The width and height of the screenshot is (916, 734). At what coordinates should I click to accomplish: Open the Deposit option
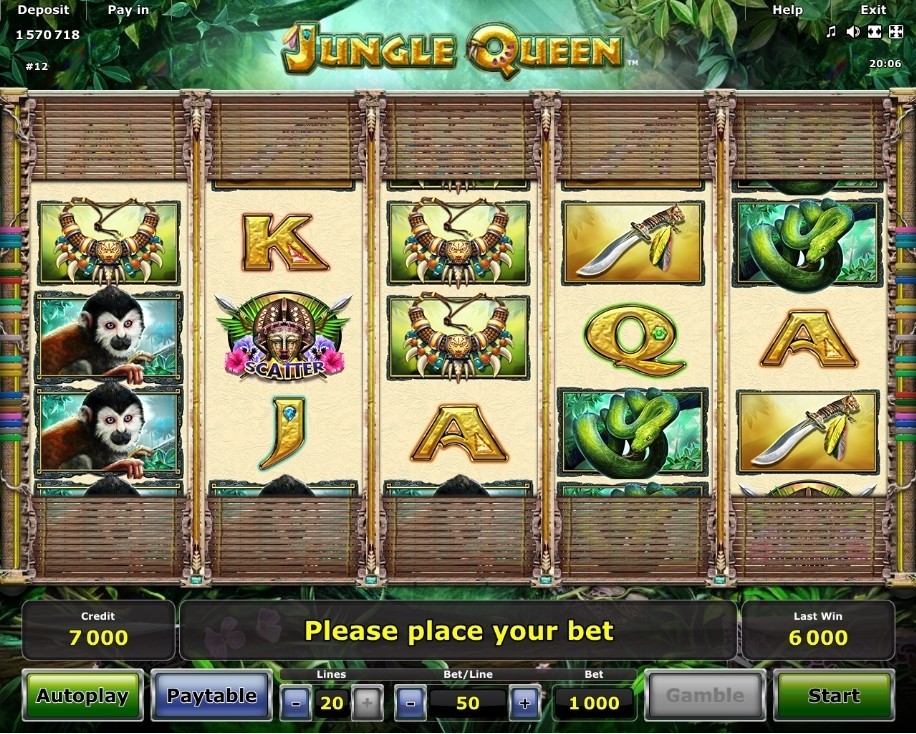click(x=44, y=10)
